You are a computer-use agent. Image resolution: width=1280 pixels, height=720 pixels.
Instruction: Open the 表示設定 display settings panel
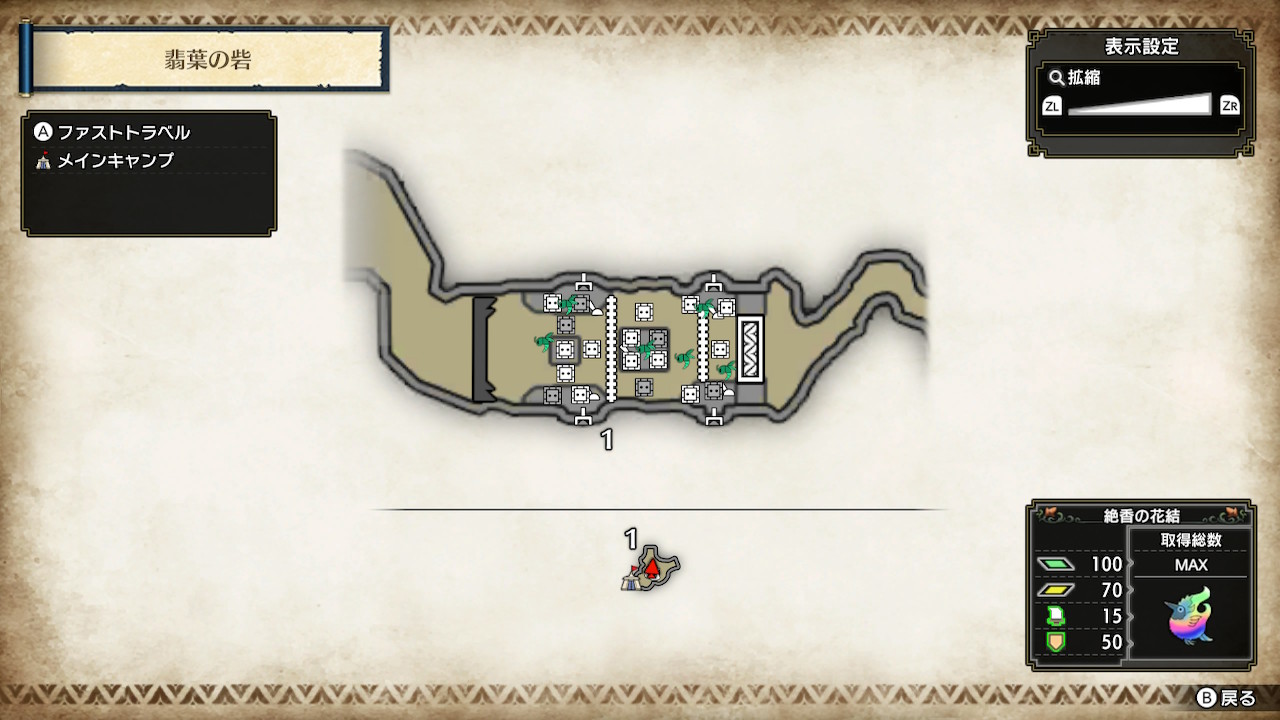(x=1141, y=46)
